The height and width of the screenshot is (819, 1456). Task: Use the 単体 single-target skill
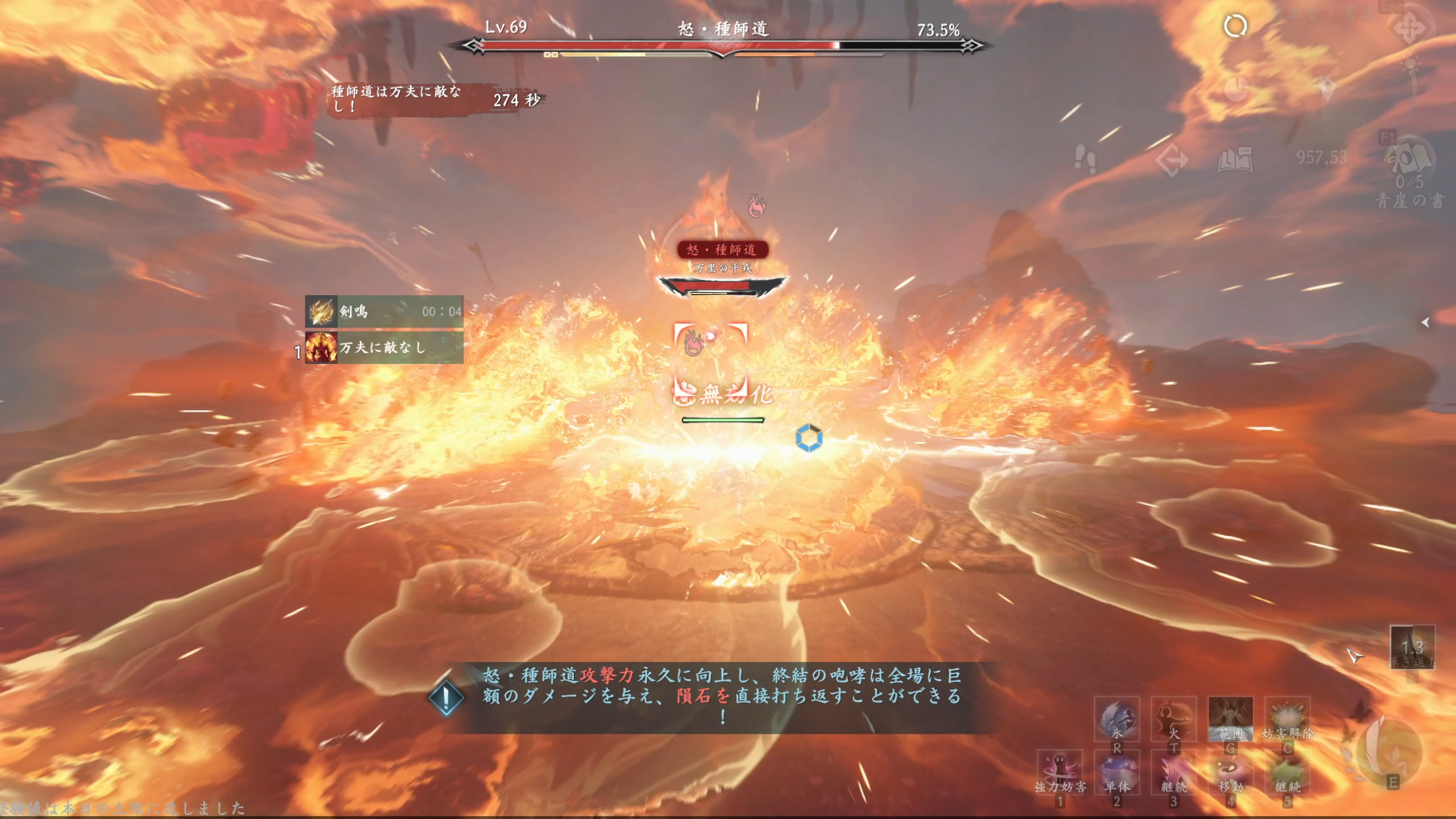point(1116,772)
